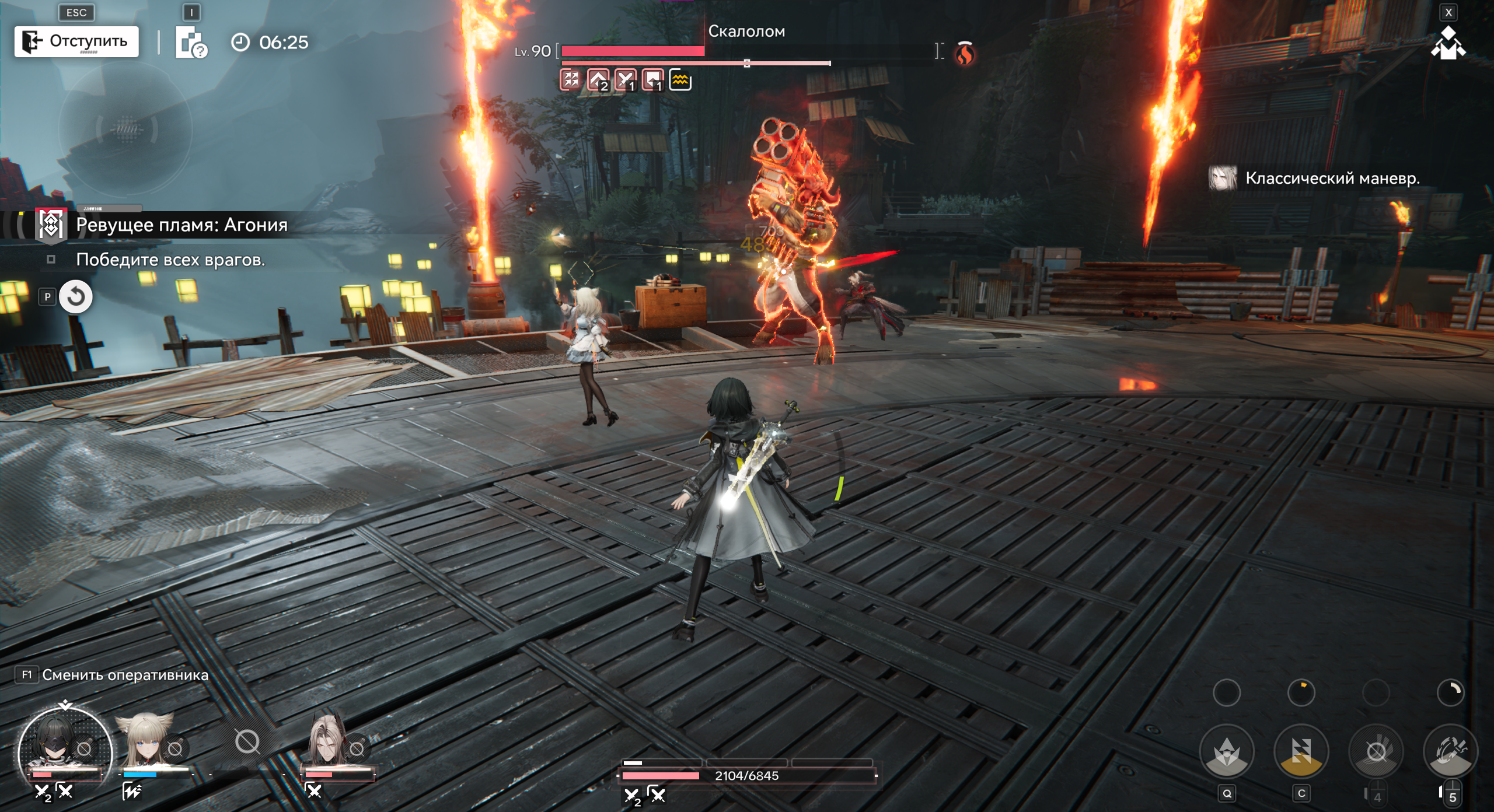Click the fire element icon beside boss bar
The height and width of the screenshot is (812, 1494).
point(965,54)
